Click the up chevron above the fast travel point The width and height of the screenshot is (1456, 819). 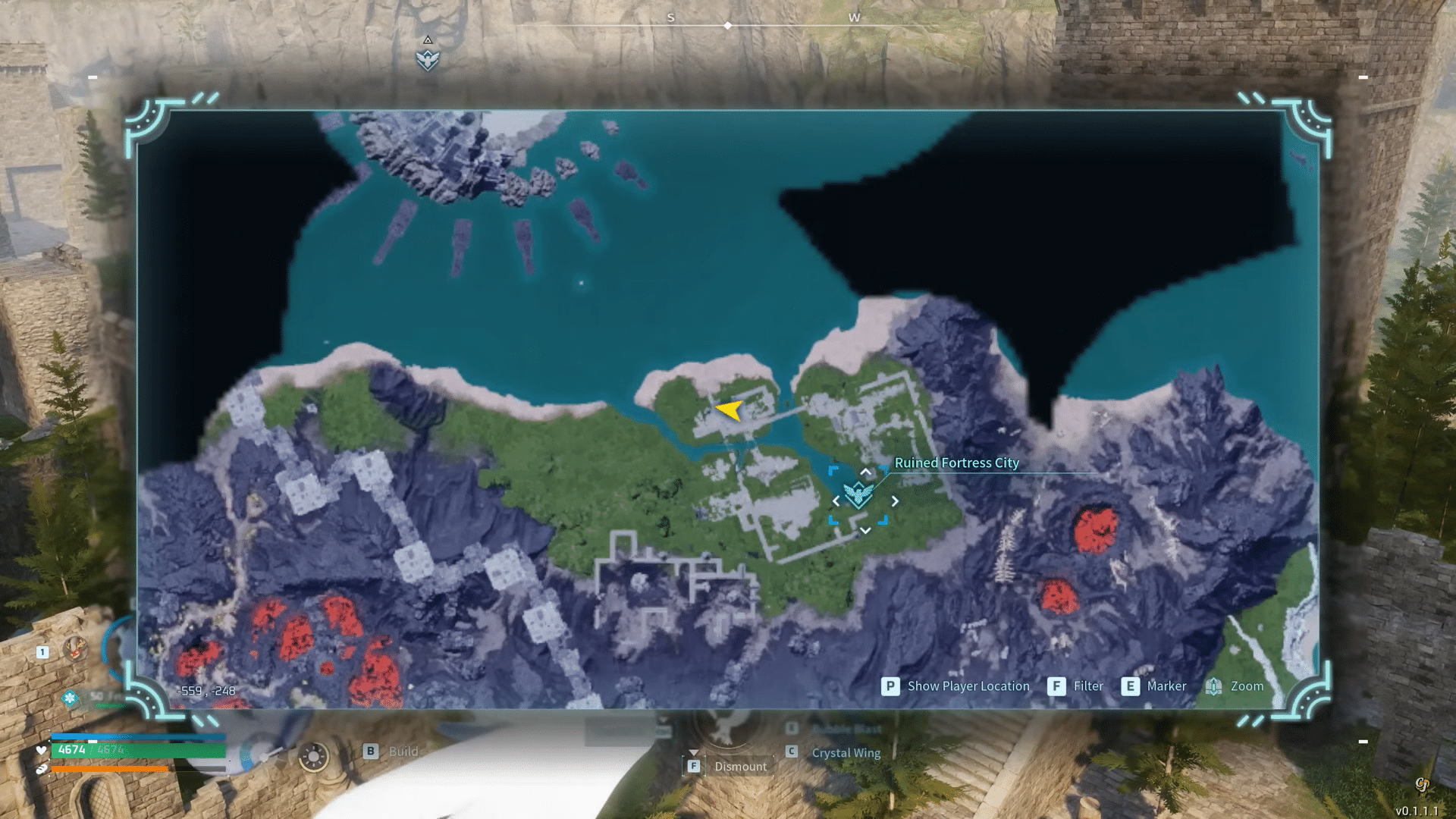[864, 470]
